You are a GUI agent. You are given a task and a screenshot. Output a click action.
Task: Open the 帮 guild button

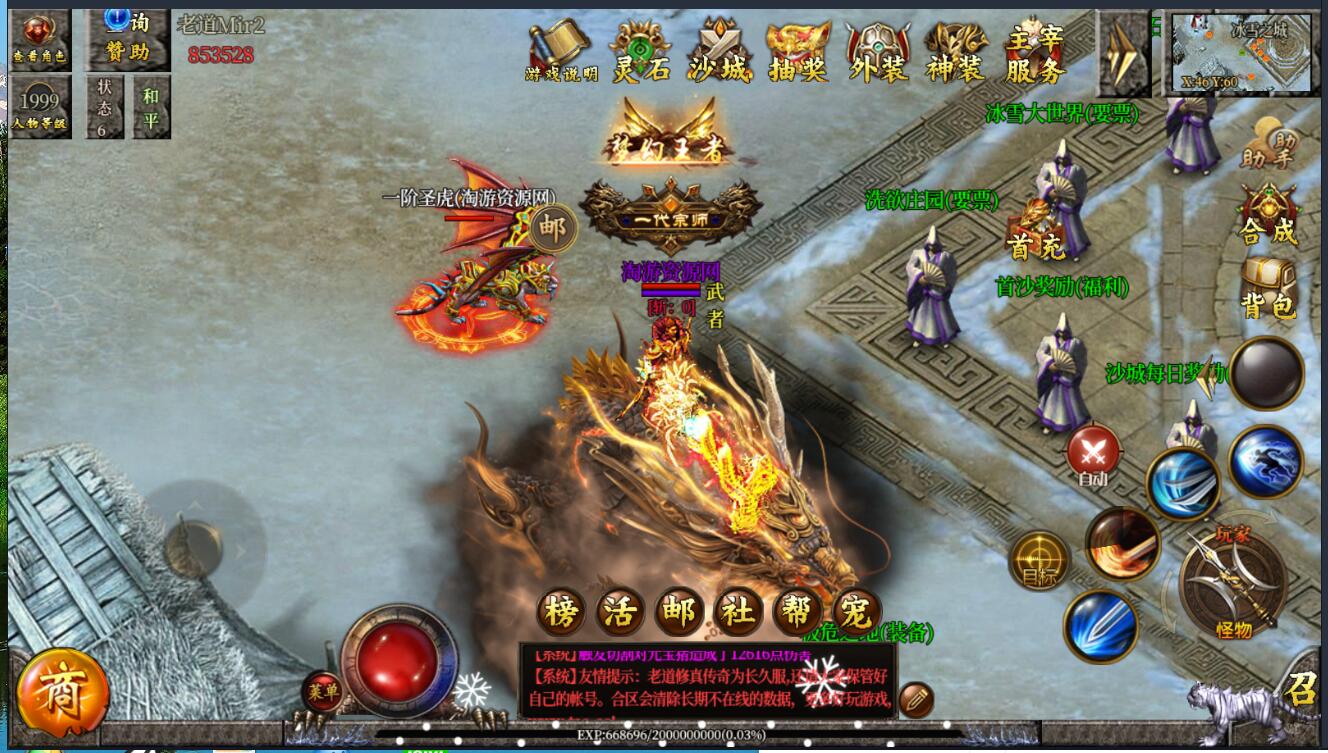(797, 611)
